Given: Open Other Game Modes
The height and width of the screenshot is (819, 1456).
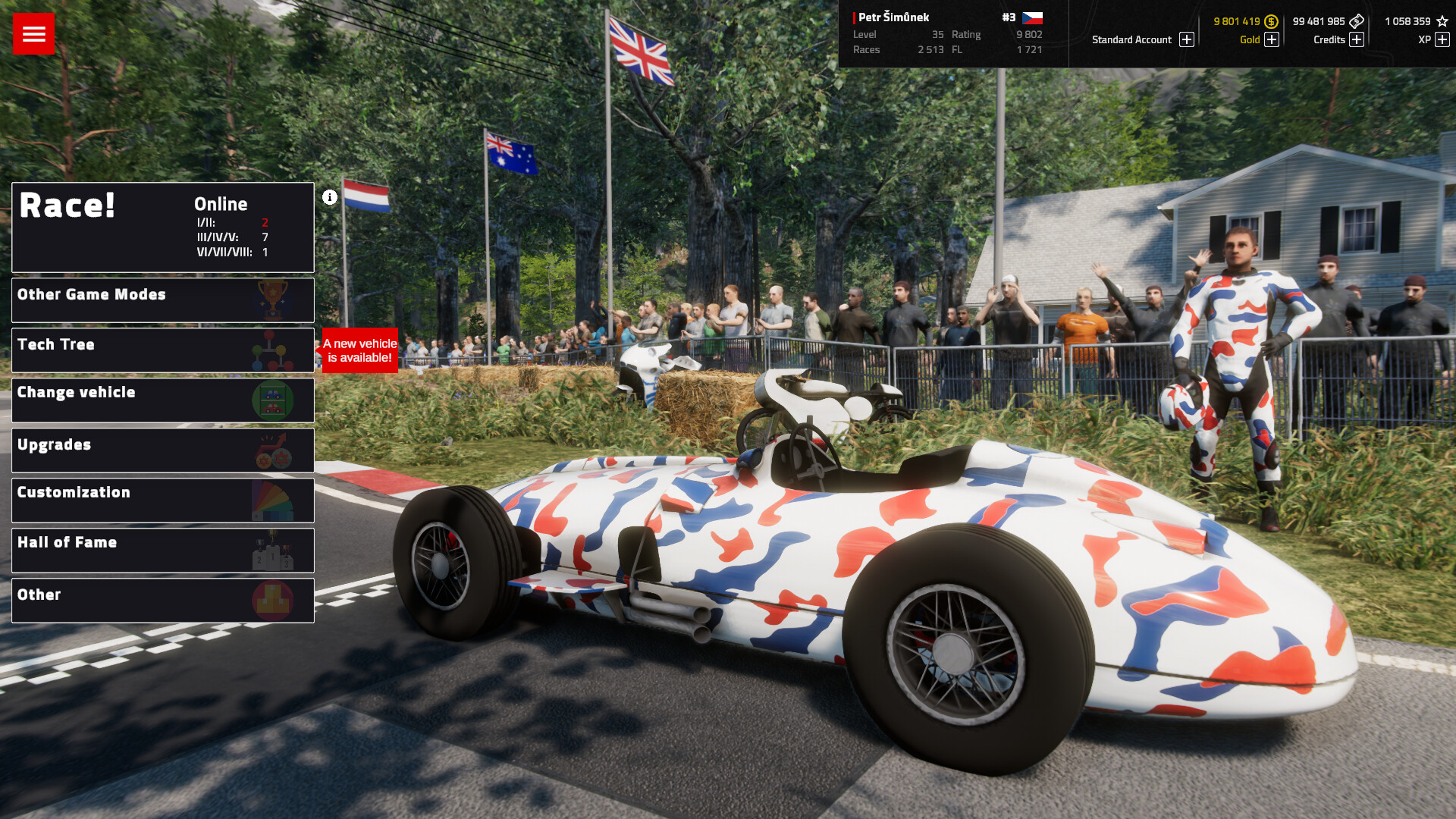Looking at the screenshot, I should coord(162,300).
